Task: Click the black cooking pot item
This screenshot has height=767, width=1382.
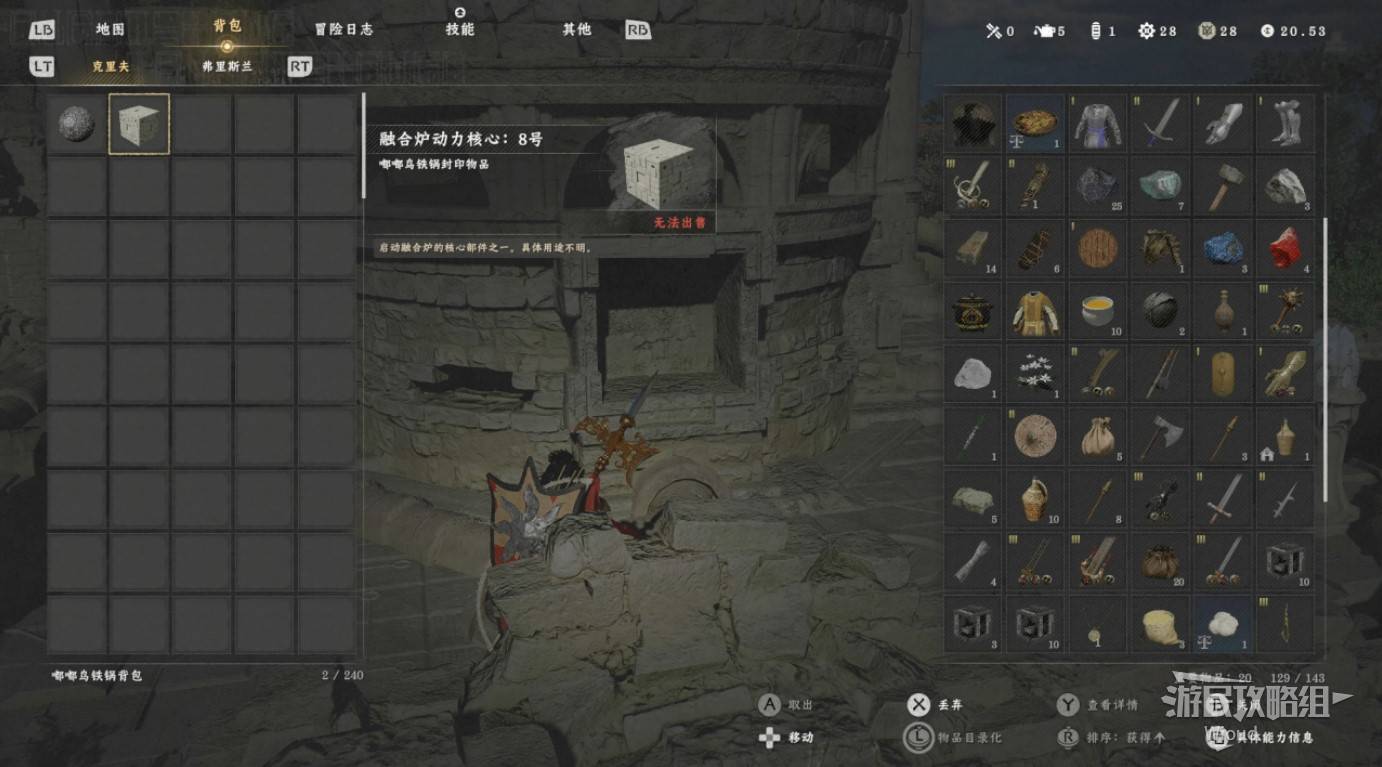Action: click(x=972, y=311)
